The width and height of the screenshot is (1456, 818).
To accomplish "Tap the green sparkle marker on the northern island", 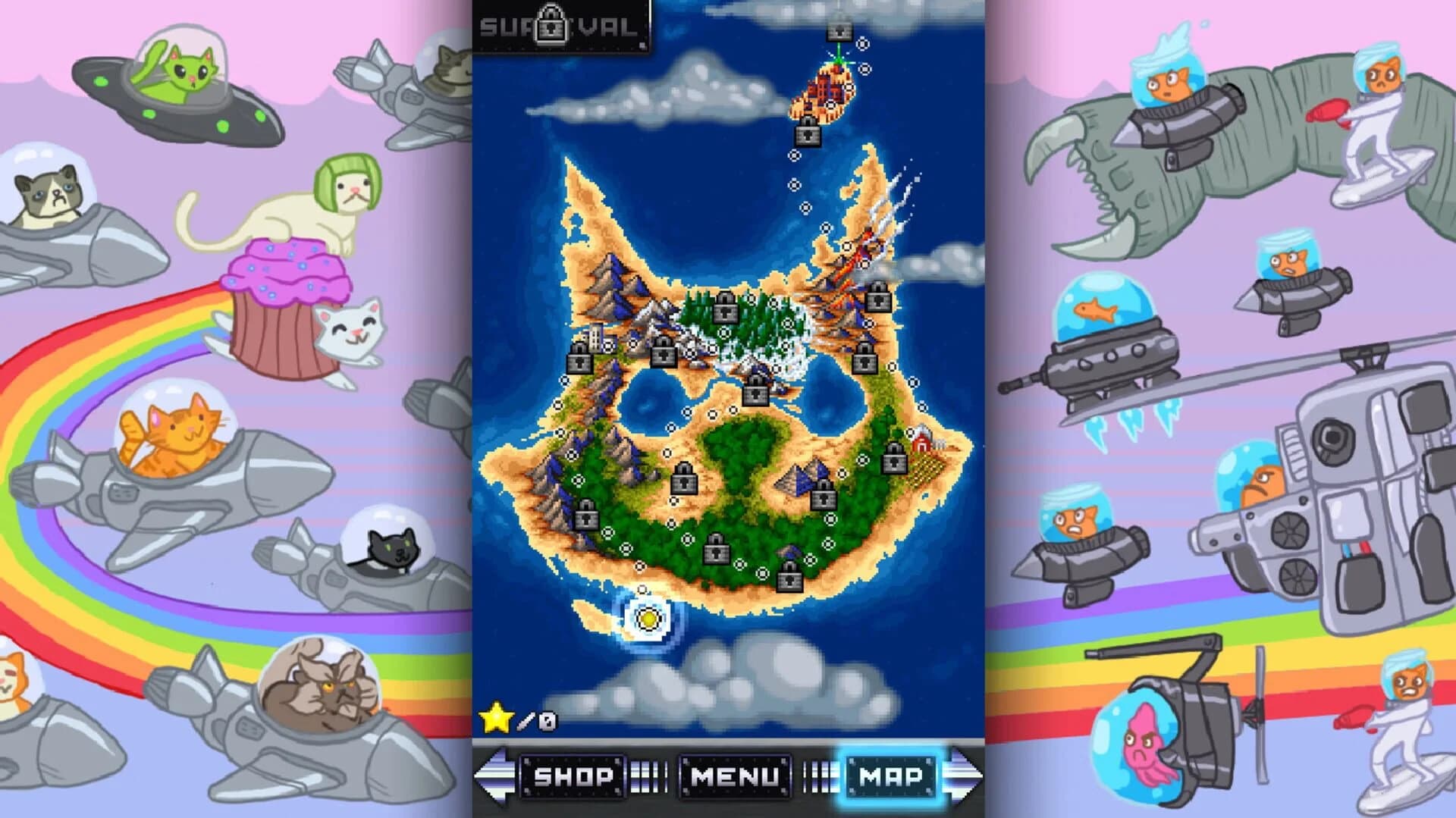I will point(837,60).
